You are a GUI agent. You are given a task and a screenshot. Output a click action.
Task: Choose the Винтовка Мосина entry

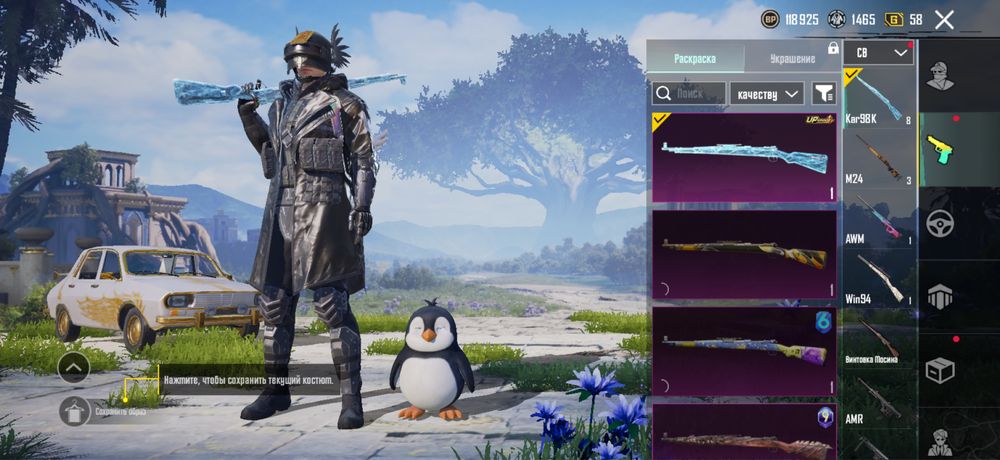(x=878, y=339)
